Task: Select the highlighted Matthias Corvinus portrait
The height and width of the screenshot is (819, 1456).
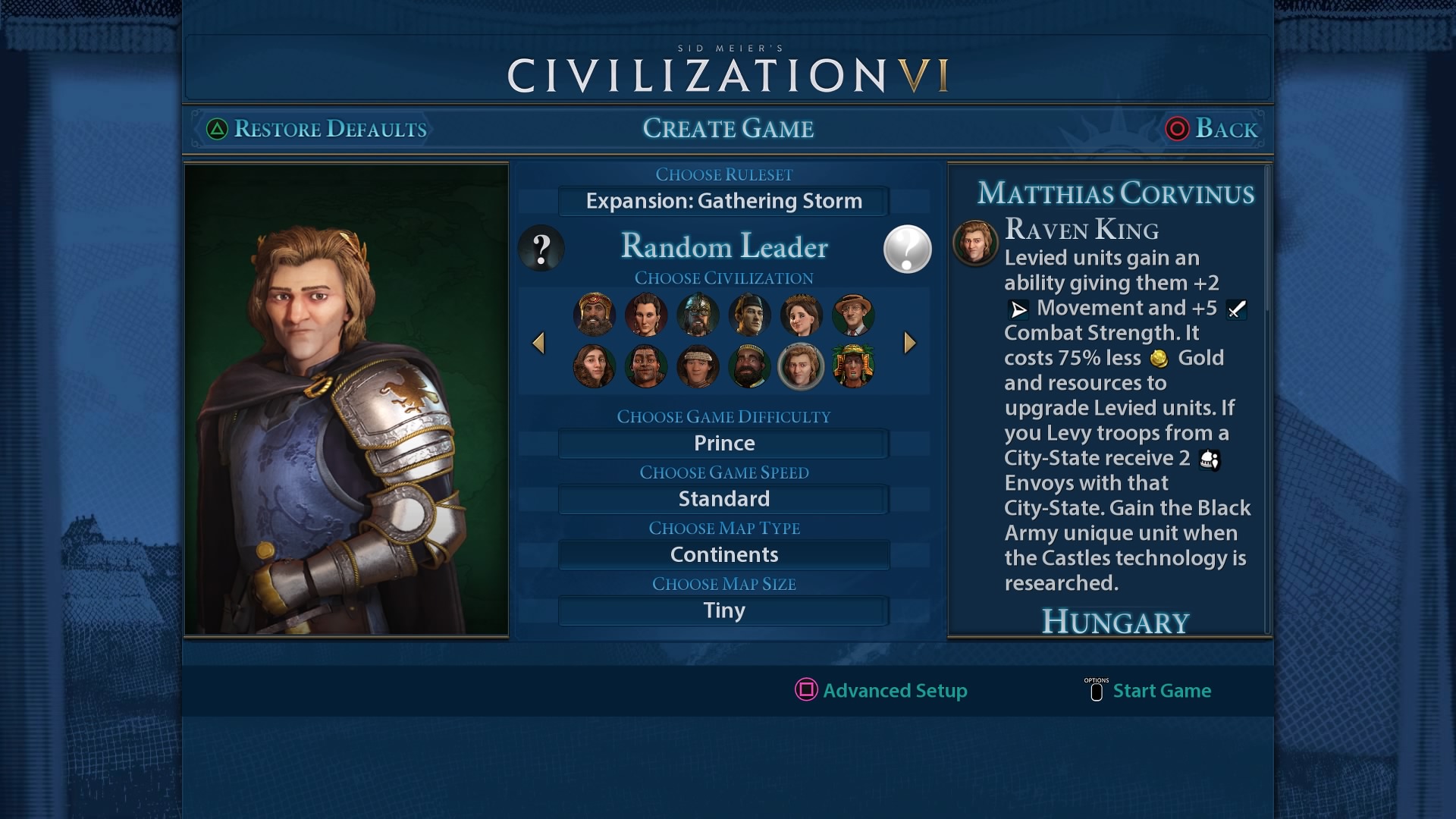Action: coord(801,366)
